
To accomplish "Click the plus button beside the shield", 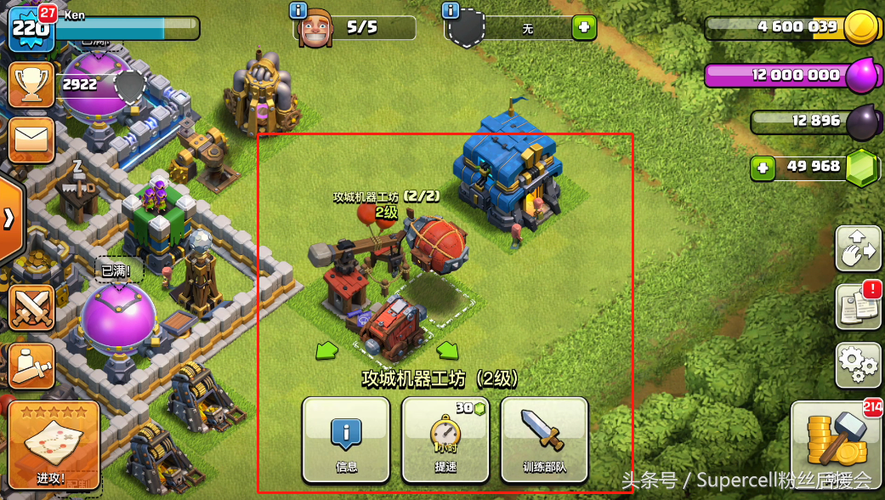I will (x=584, y=28).
